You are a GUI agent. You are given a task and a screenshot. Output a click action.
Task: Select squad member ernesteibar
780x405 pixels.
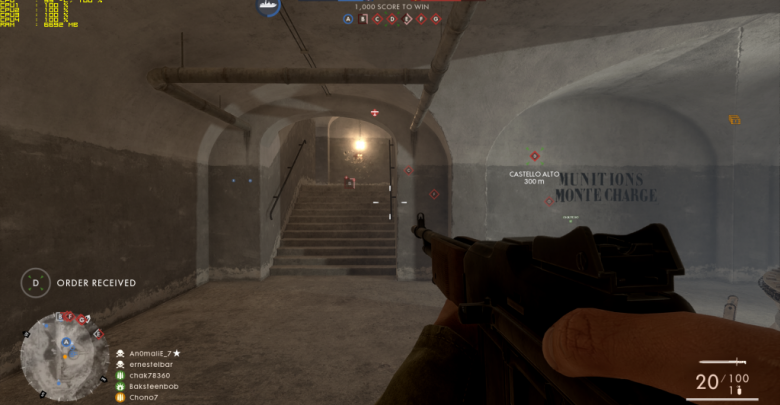tap(146, 364)
